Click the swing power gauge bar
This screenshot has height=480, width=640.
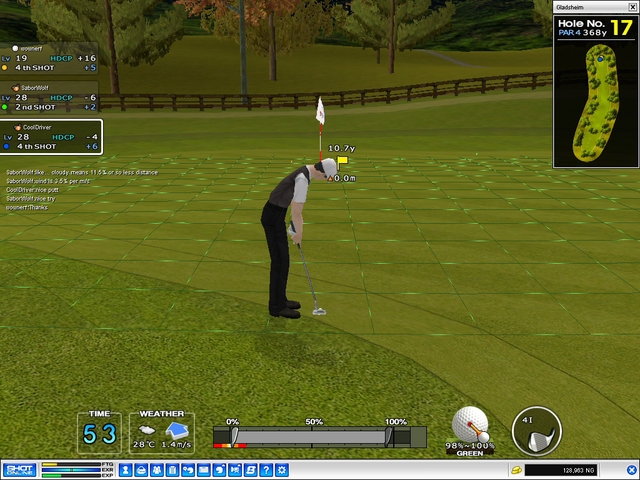tap(312, 437)
